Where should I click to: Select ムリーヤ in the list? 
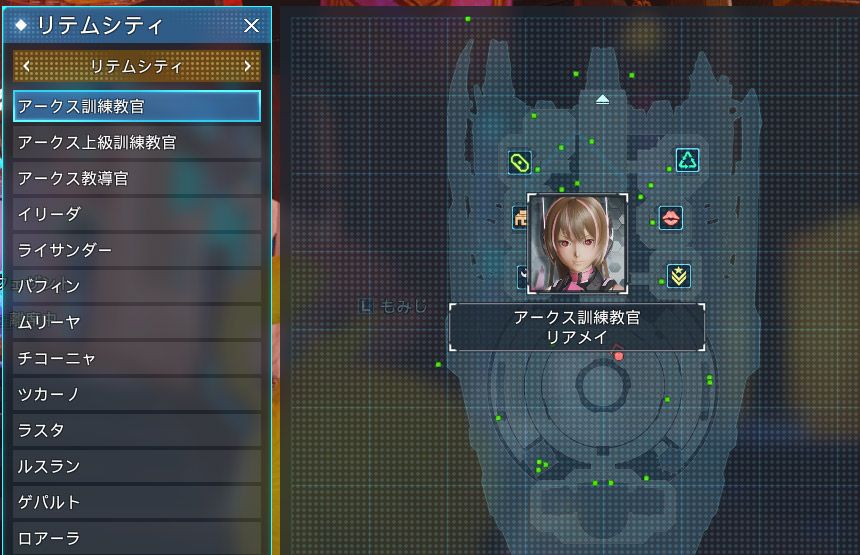[137, 322]
